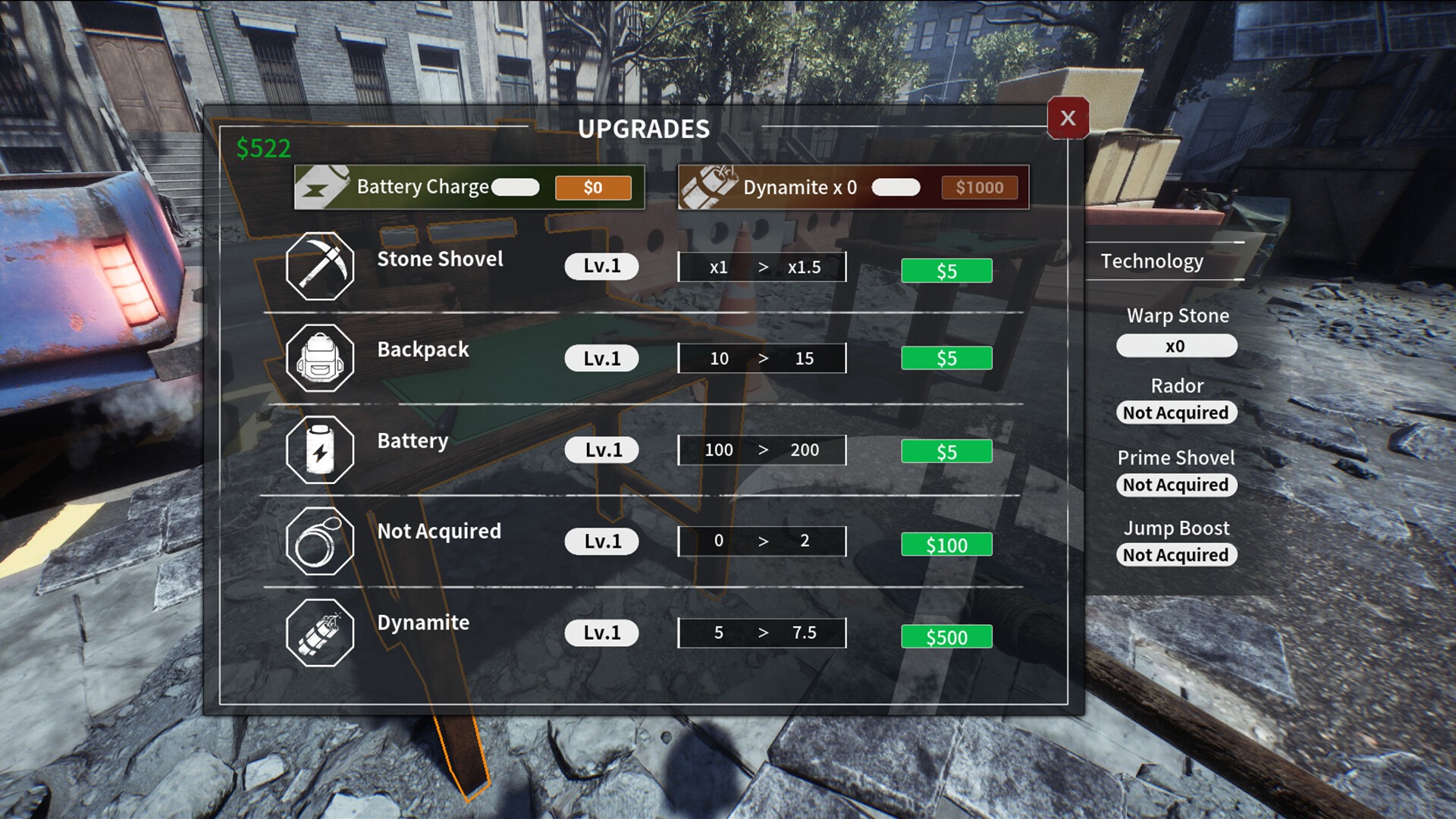Pick the Jump Boost Not Acquired button

tap(1176, 555)
